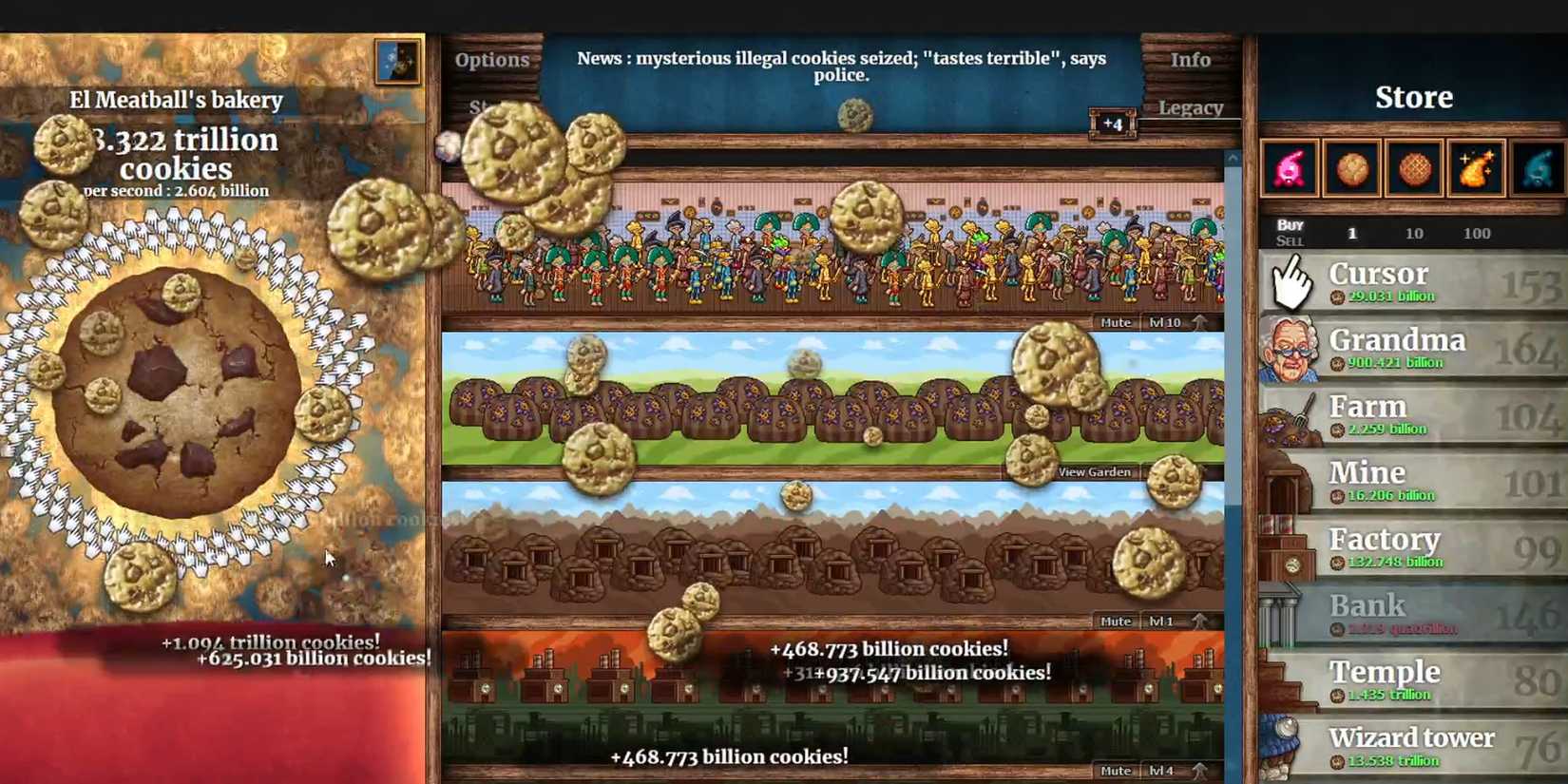This screenshot has height=784, width=1568.
Task: Click the level-up arrow on the lvl 4 row
Action: click(1199, 770)
